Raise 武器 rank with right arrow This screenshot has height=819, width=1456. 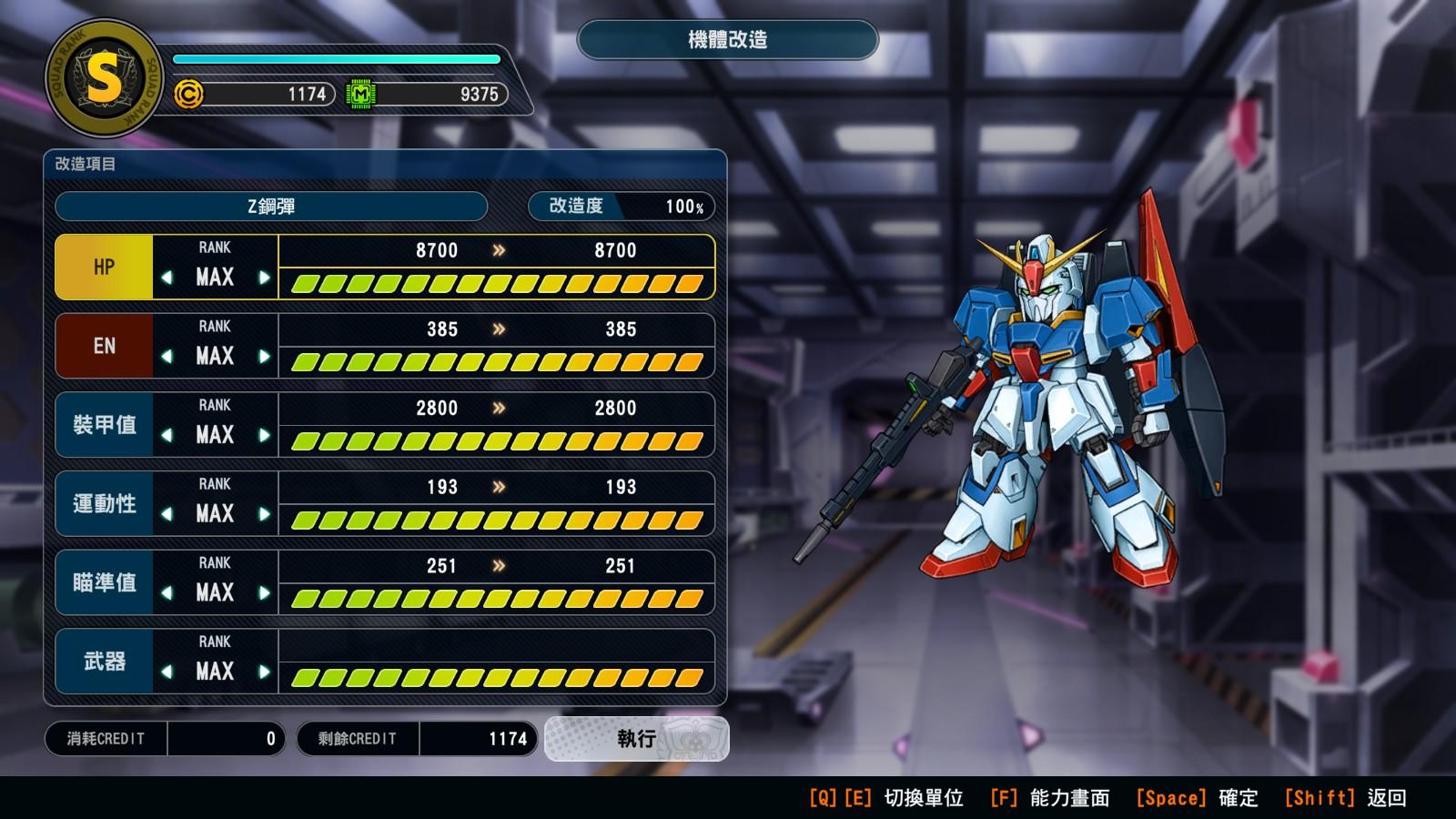(x=264, y=672)
